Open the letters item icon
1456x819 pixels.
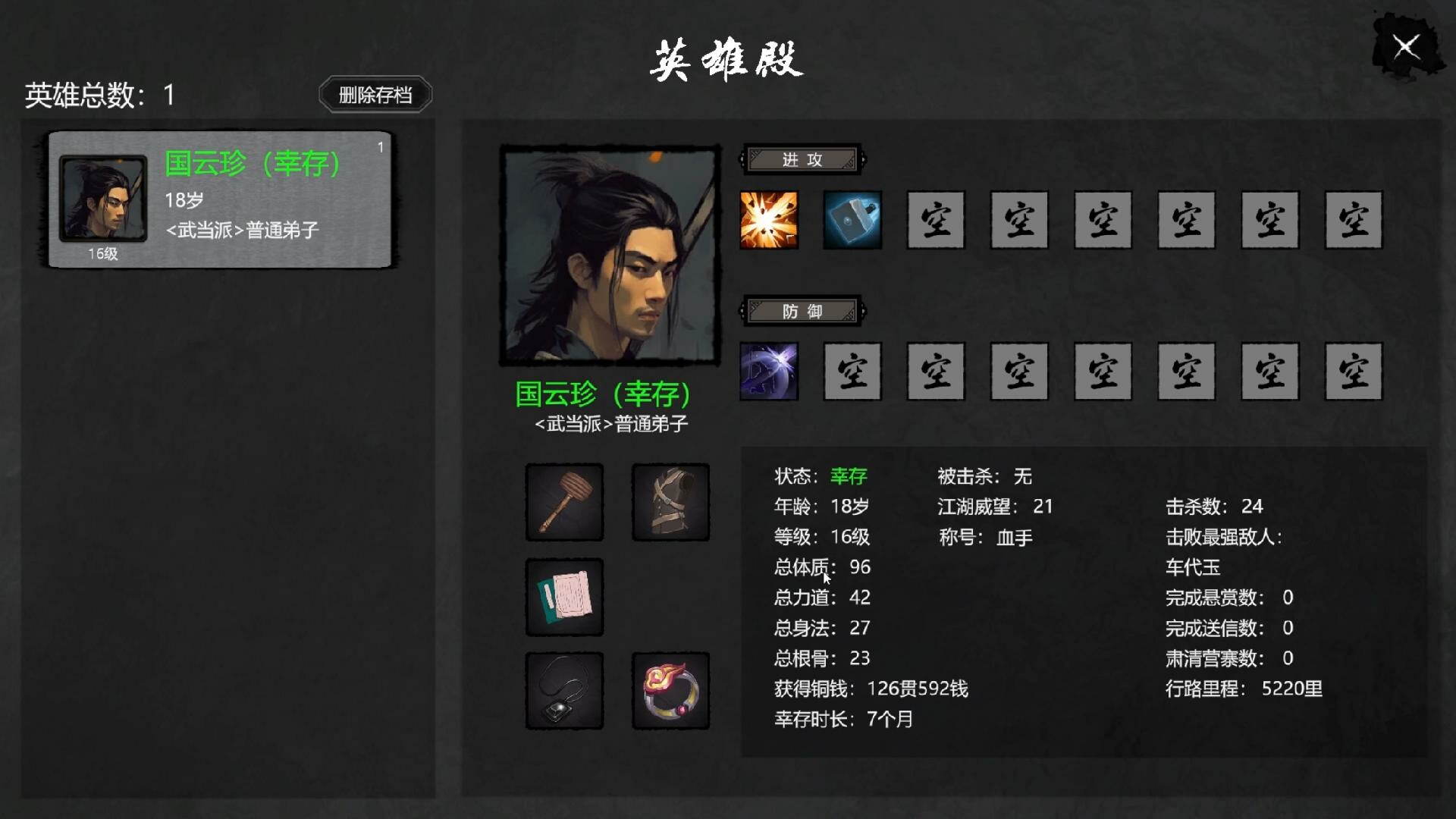click(564, 597)
